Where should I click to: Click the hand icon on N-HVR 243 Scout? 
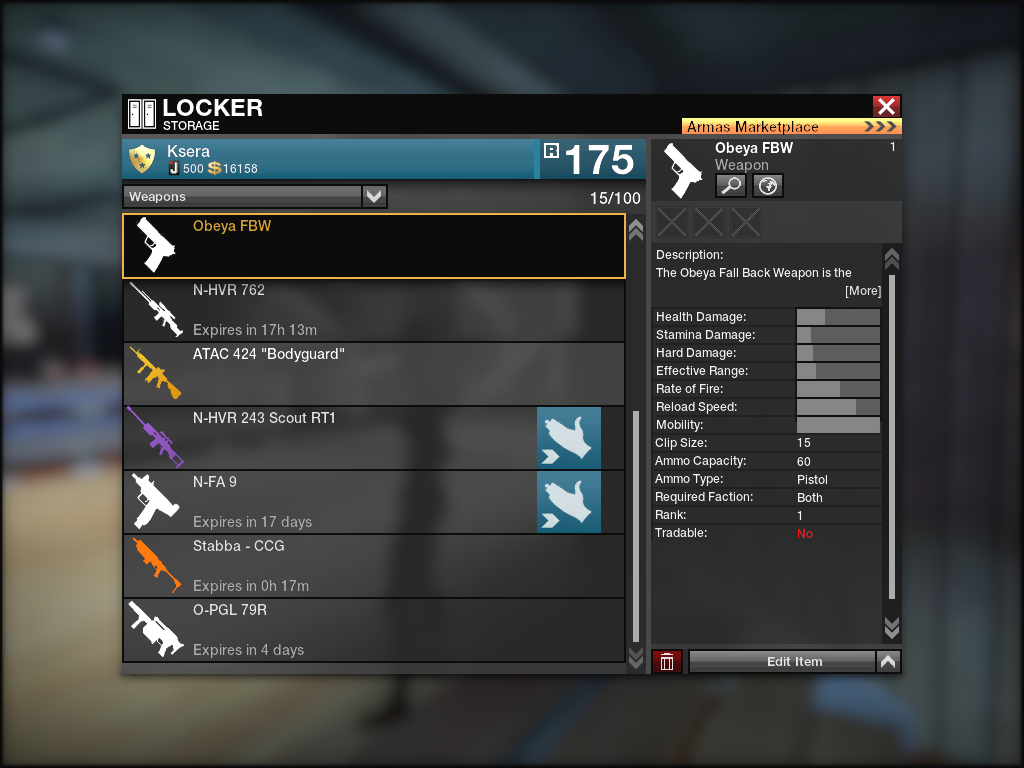(569, 438)
